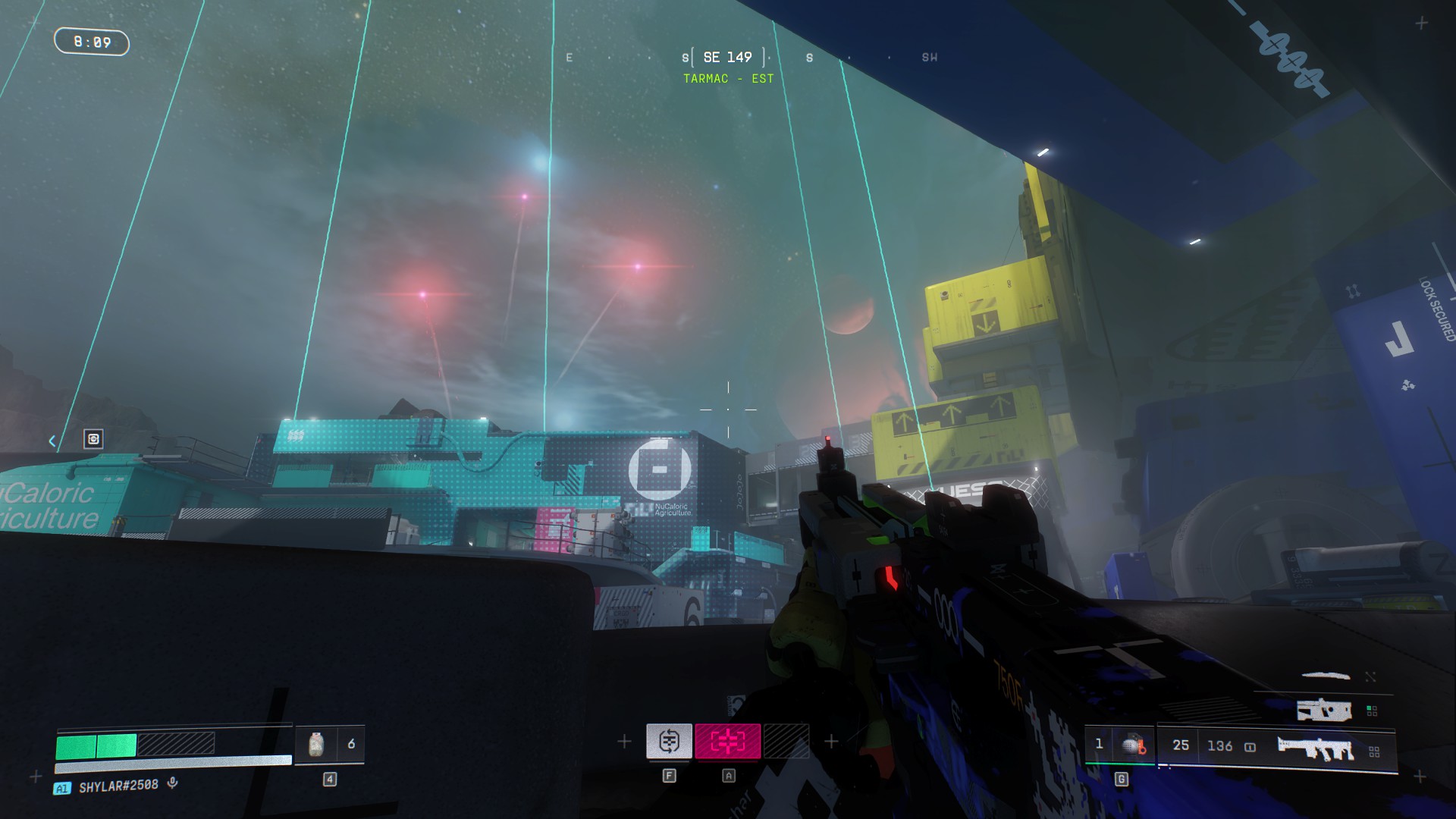Click the SE 149 compass heading
Screen dimensions: 1456x819
(727, 58)
